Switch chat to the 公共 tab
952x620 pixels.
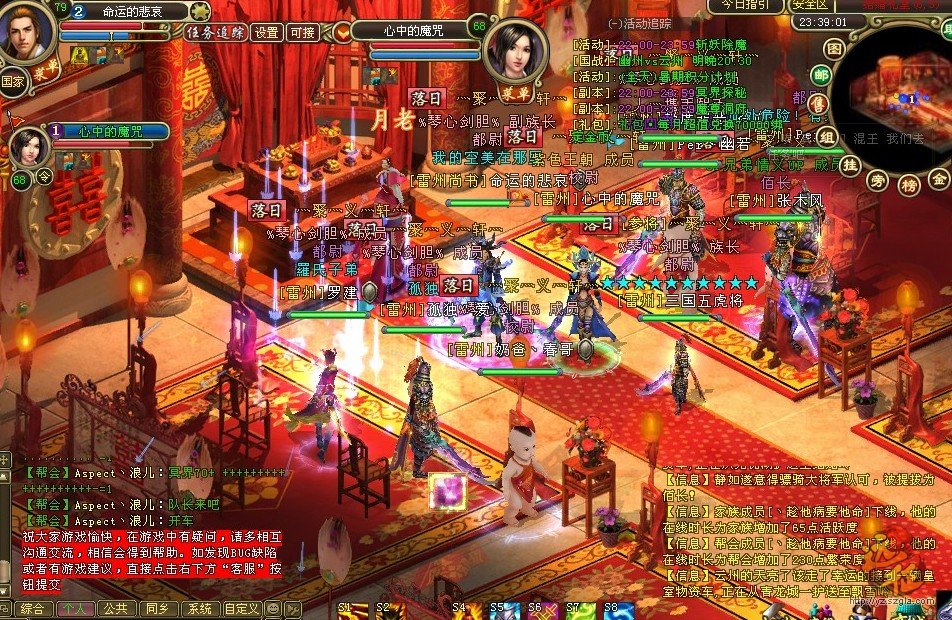point(114,608)
